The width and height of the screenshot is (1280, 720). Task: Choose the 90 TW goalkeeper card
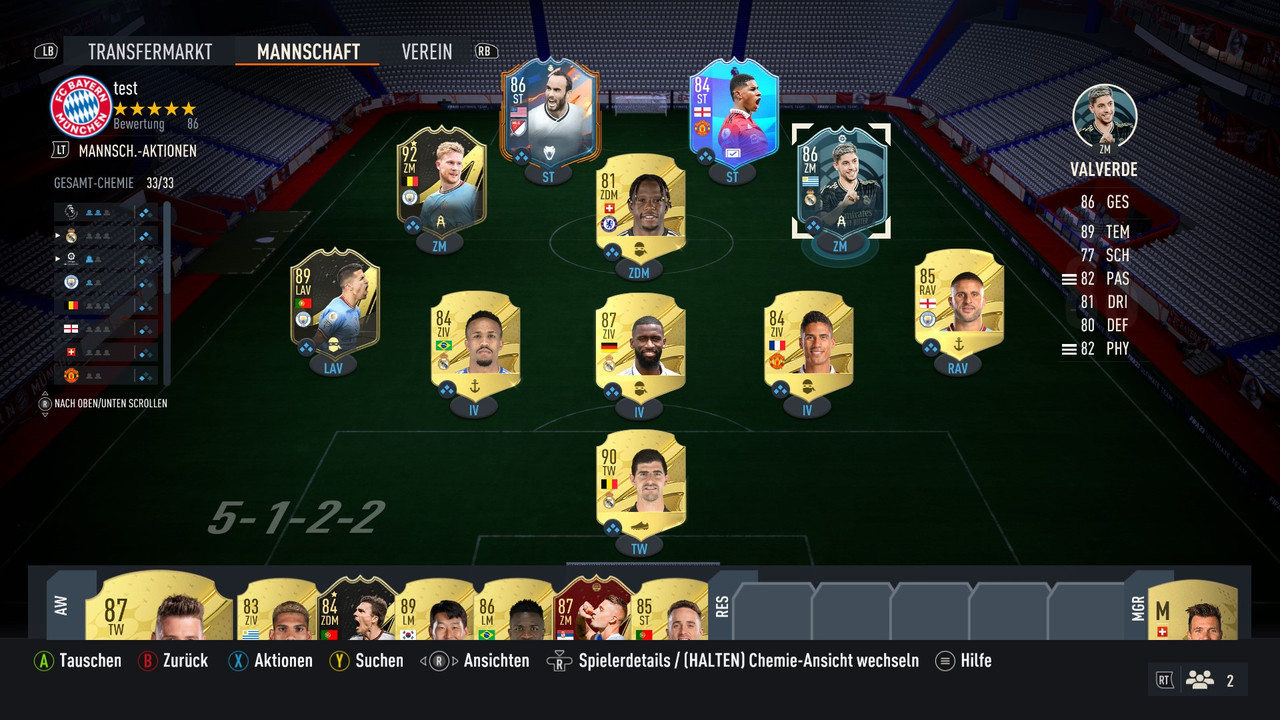tap(640, 482)
